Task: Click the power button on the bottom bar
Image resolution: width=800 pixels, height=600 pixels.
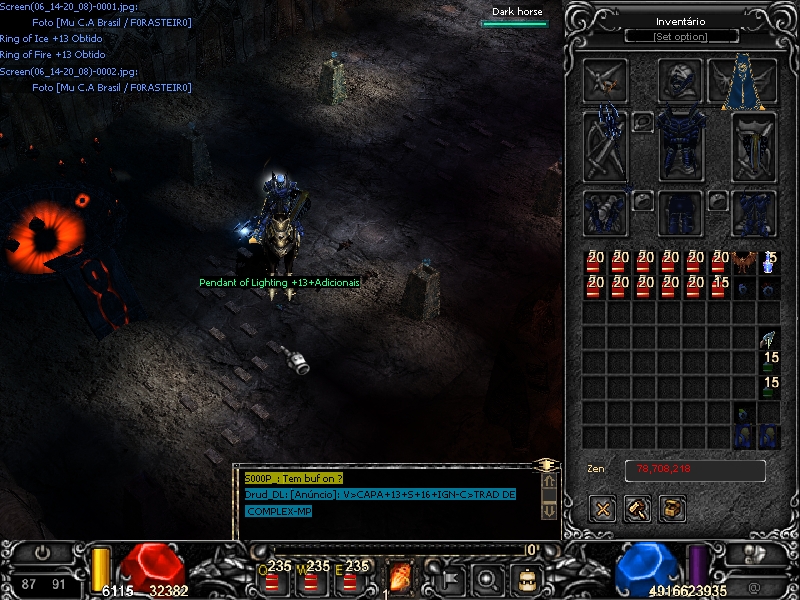Action: click(x=43, y=552)
